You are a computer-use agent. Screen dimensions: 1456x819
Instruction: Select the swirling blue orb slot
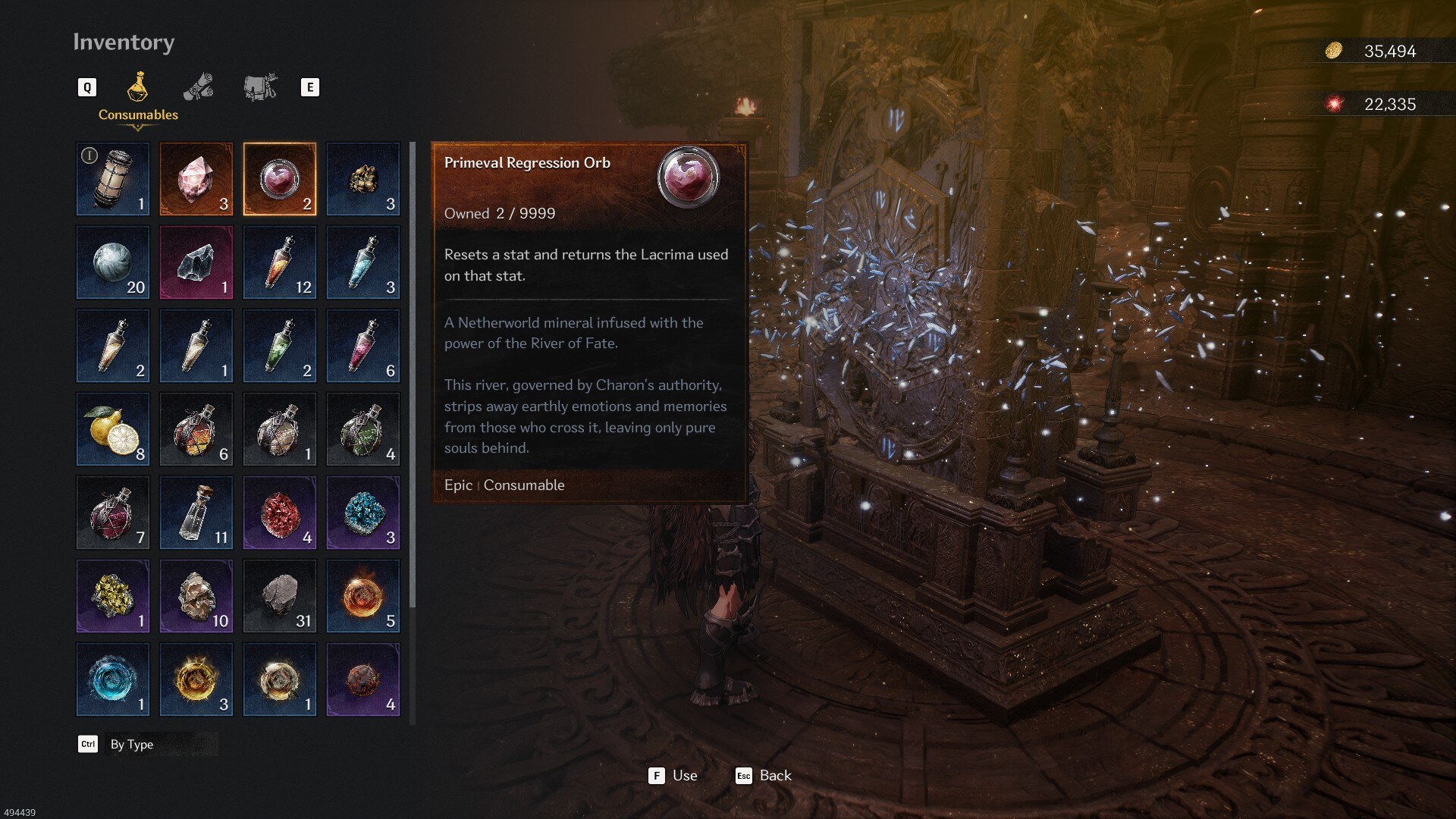[113, 679]
